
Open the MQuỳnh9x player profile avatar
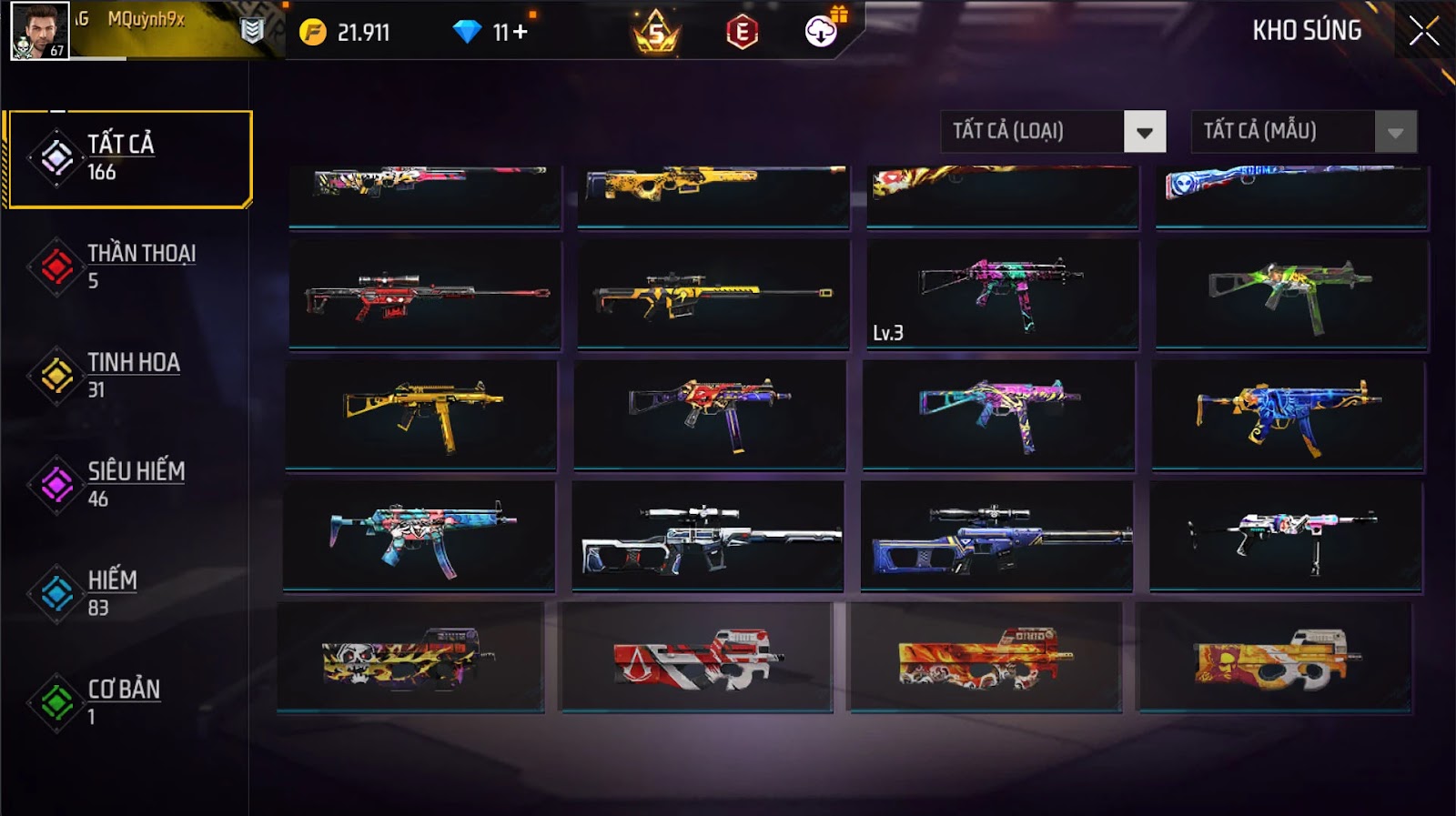(x=39, y=31)
